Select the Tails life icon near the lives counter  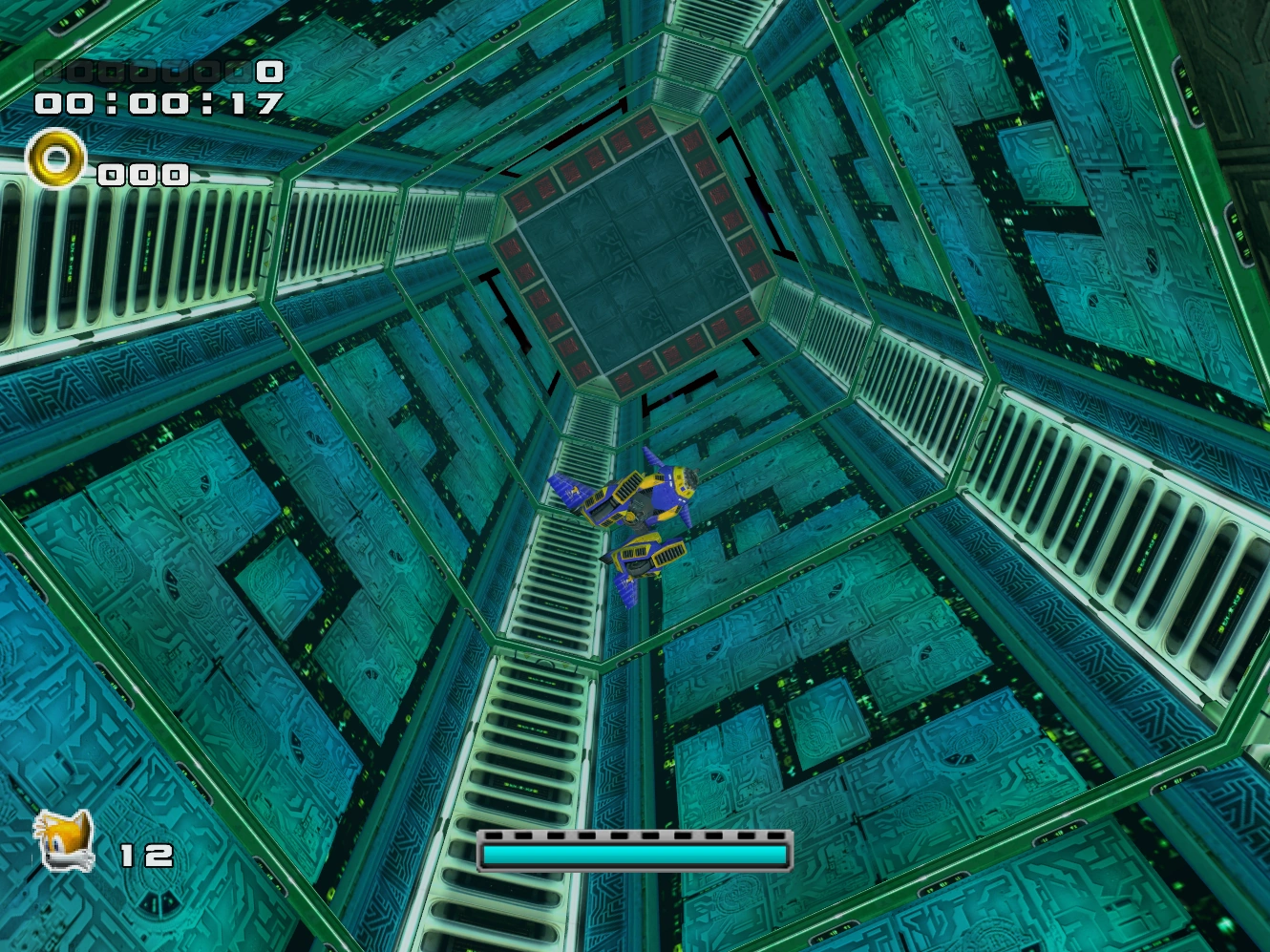pos(62,840)
